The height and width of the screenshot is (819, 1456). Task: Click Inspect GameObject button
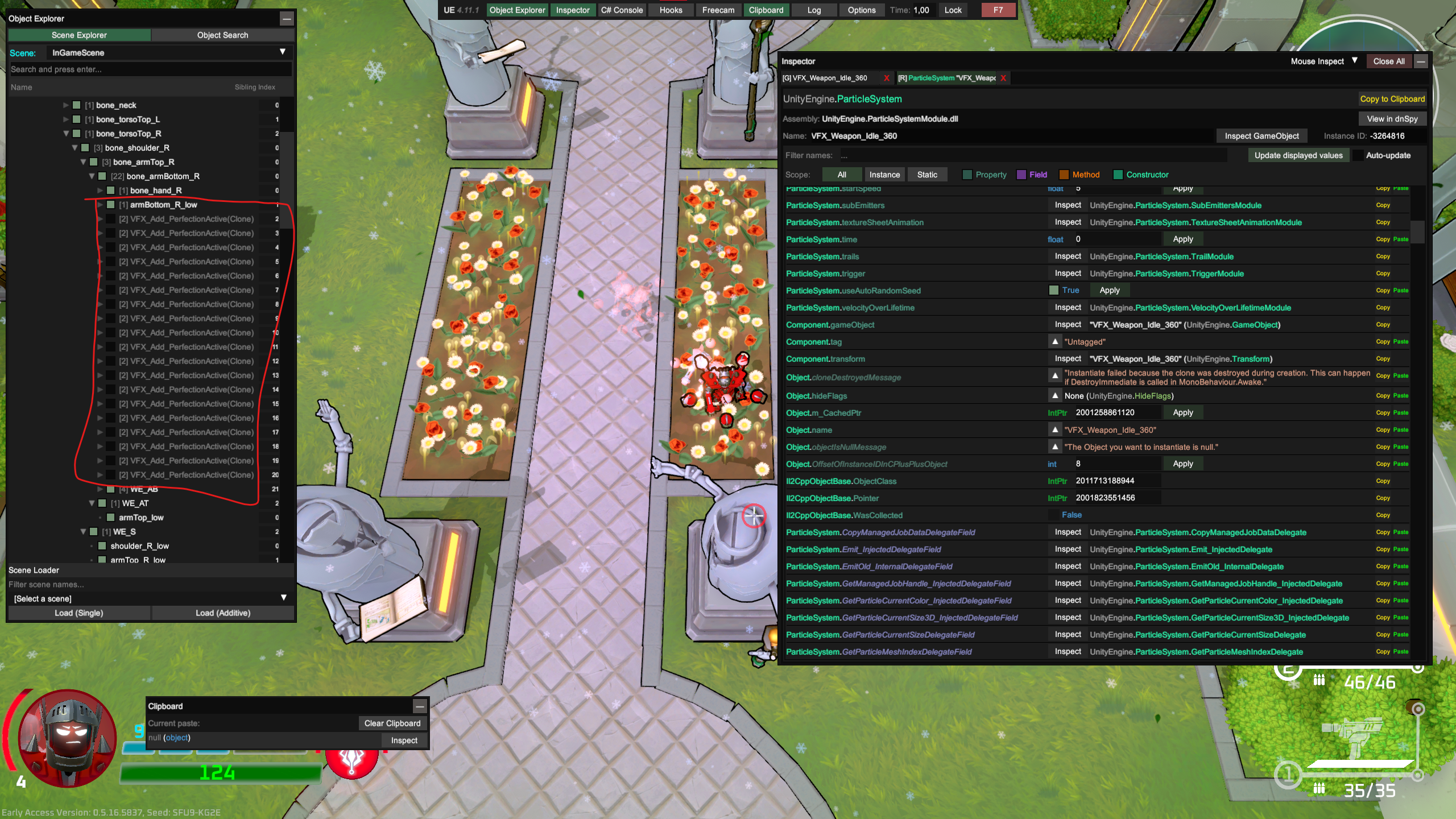(1261, 136)
